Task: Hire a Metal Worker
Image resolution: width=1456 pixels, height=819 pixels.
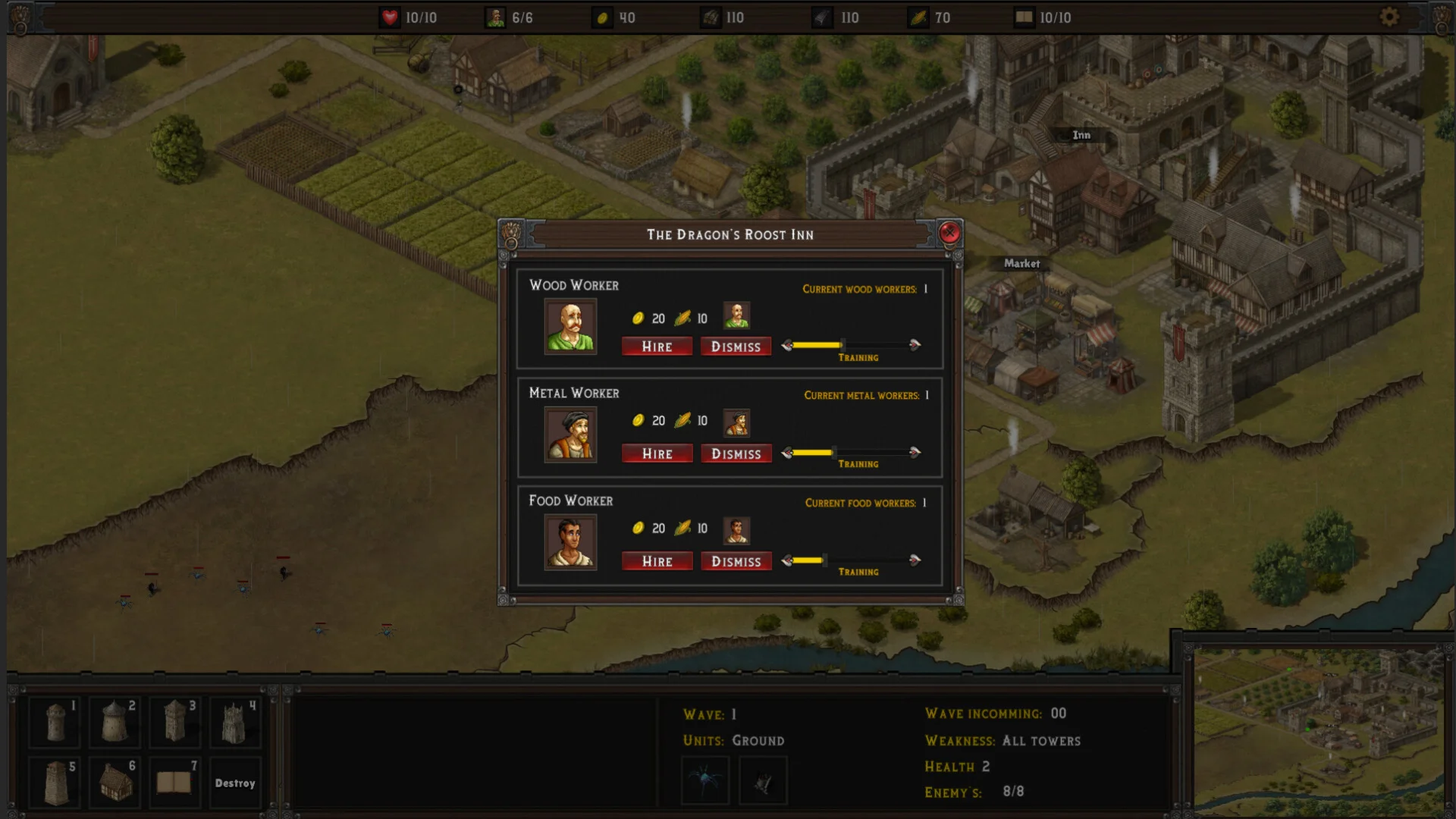Action: [657, 453]
